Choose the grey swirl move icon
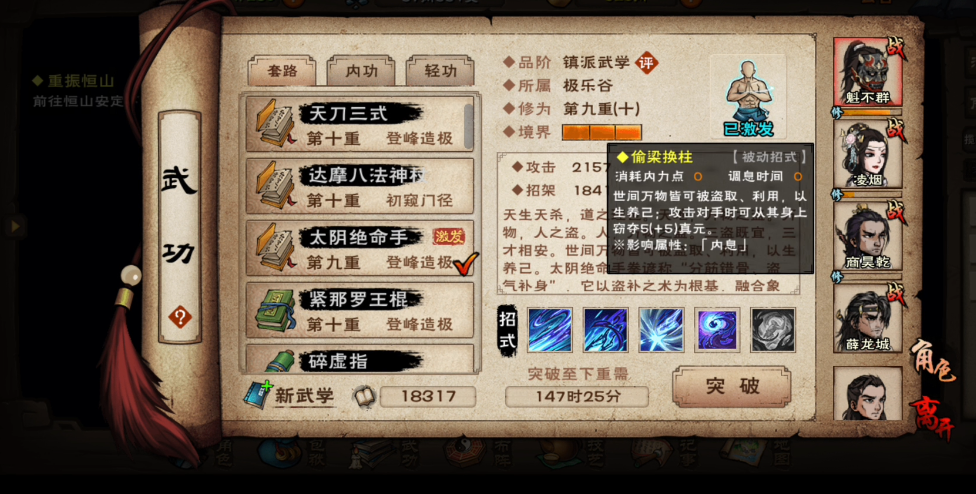 [x=773, y=330]
